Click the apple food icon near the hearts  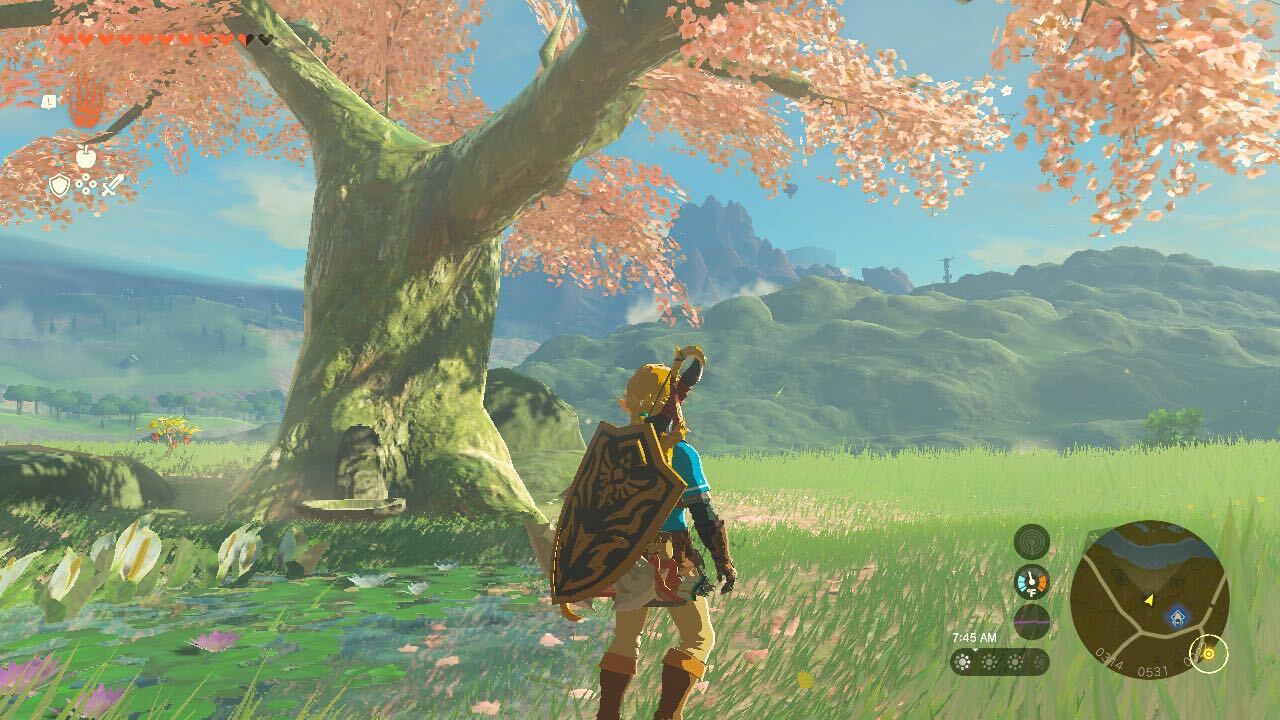86,157
